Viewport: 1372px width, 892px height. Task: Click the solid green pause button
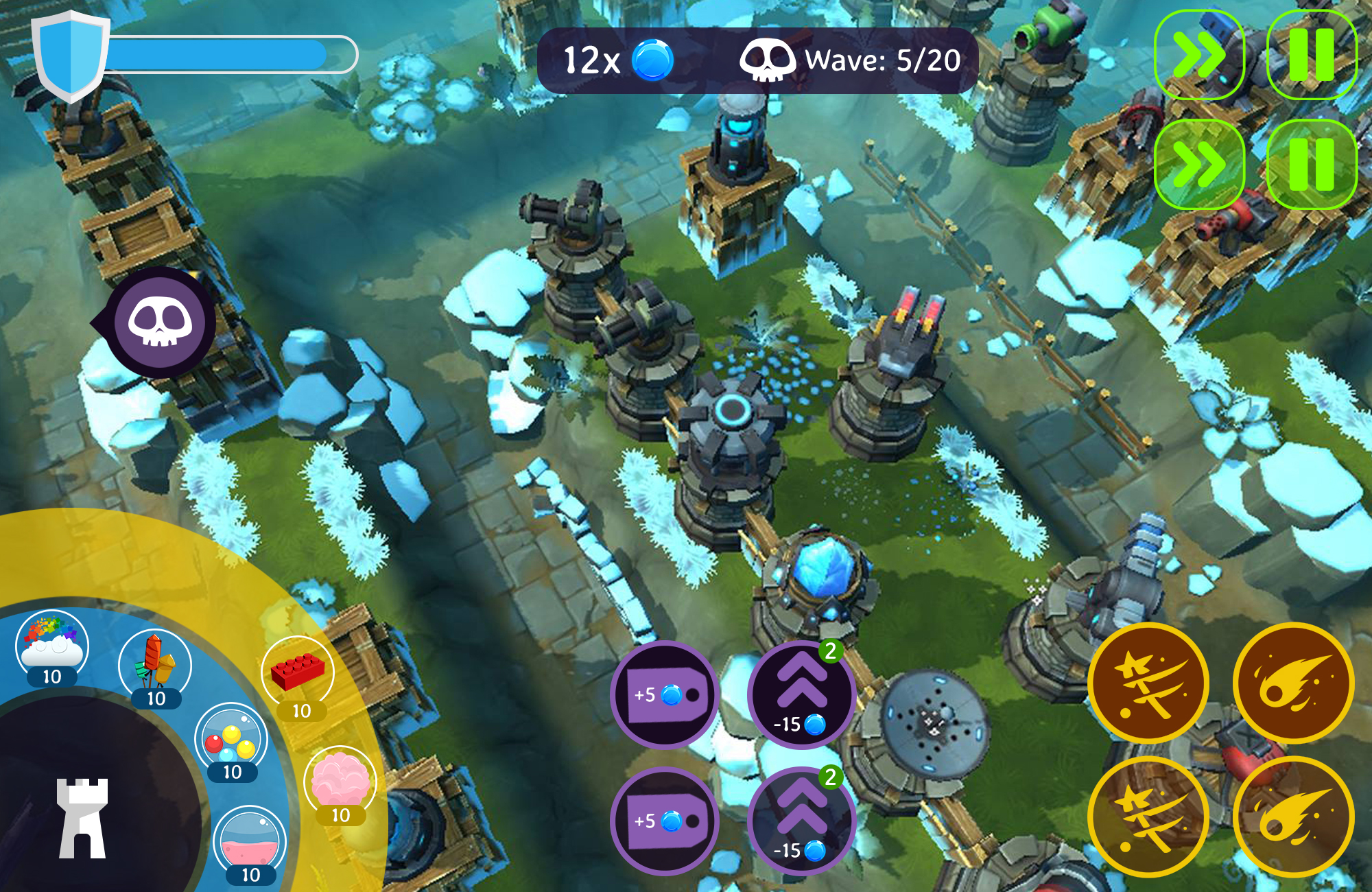1312,165
